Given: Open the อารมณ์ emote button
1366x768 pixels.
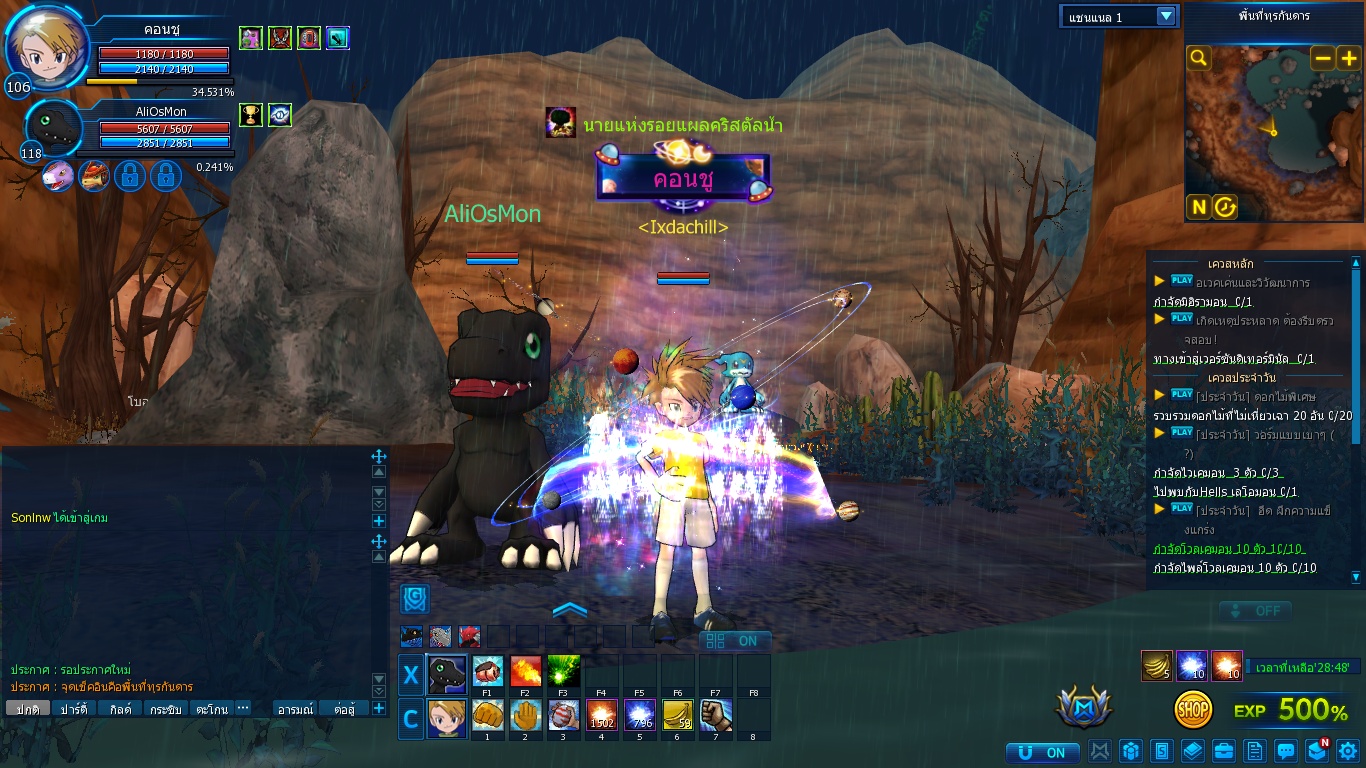Looking at the screenshot, I should [x=296, y=709].
